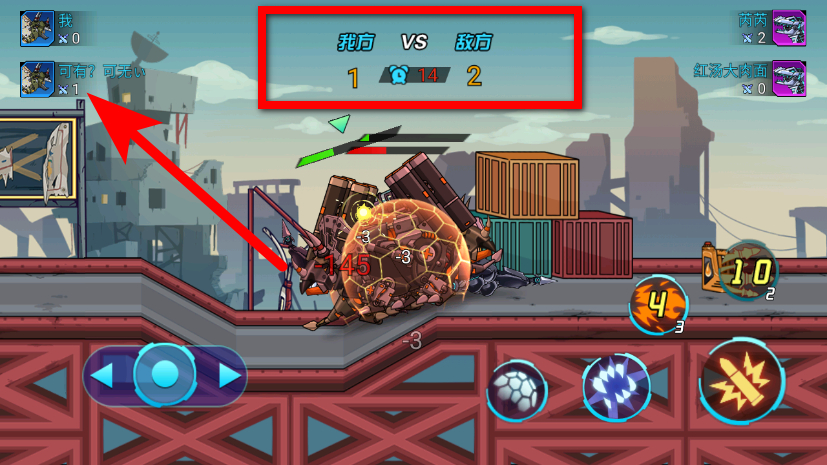Select teammate 可有?可无's avatar portrait
The image size is (827, 465).
coord(37,79)
